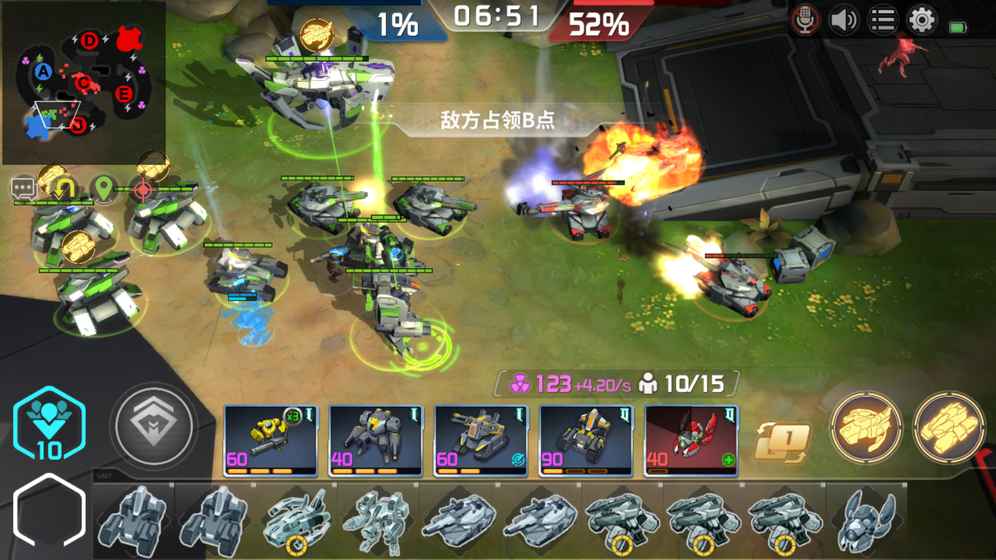Toggle the microphone voice chat

click(805, 20)
